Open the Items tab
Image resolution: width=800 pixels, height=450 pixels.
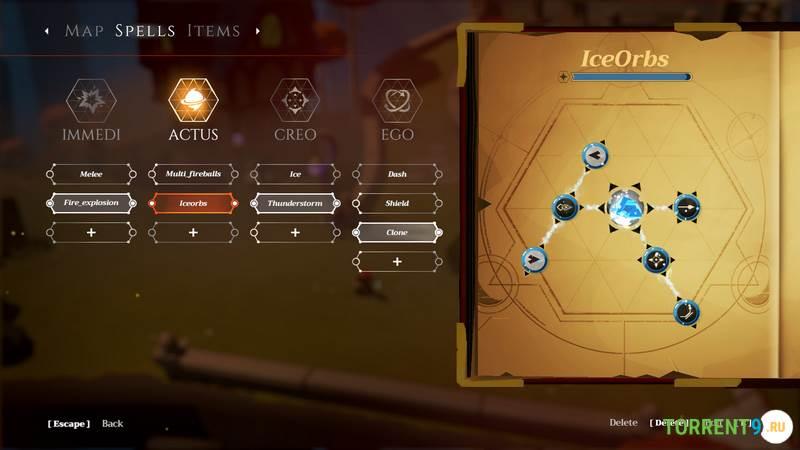[x=214, y=31]
